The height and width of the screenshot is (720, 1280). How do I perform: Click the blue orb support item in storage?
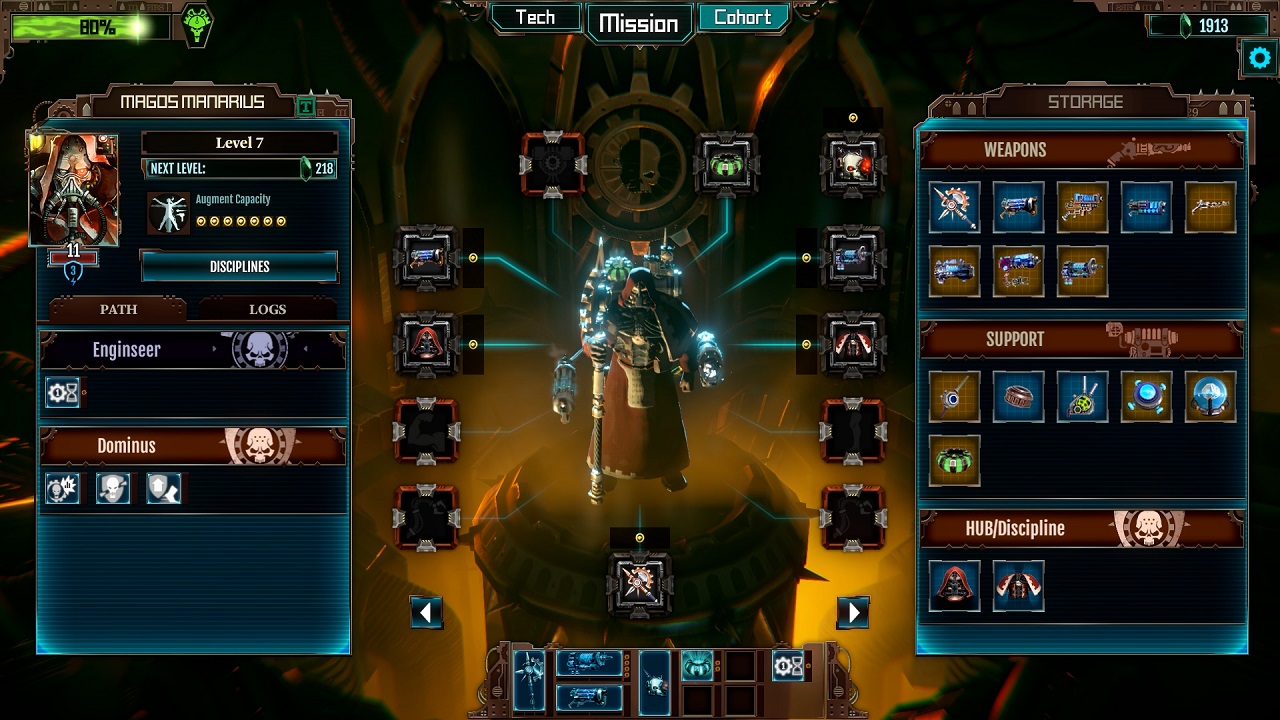(1210, 397)
